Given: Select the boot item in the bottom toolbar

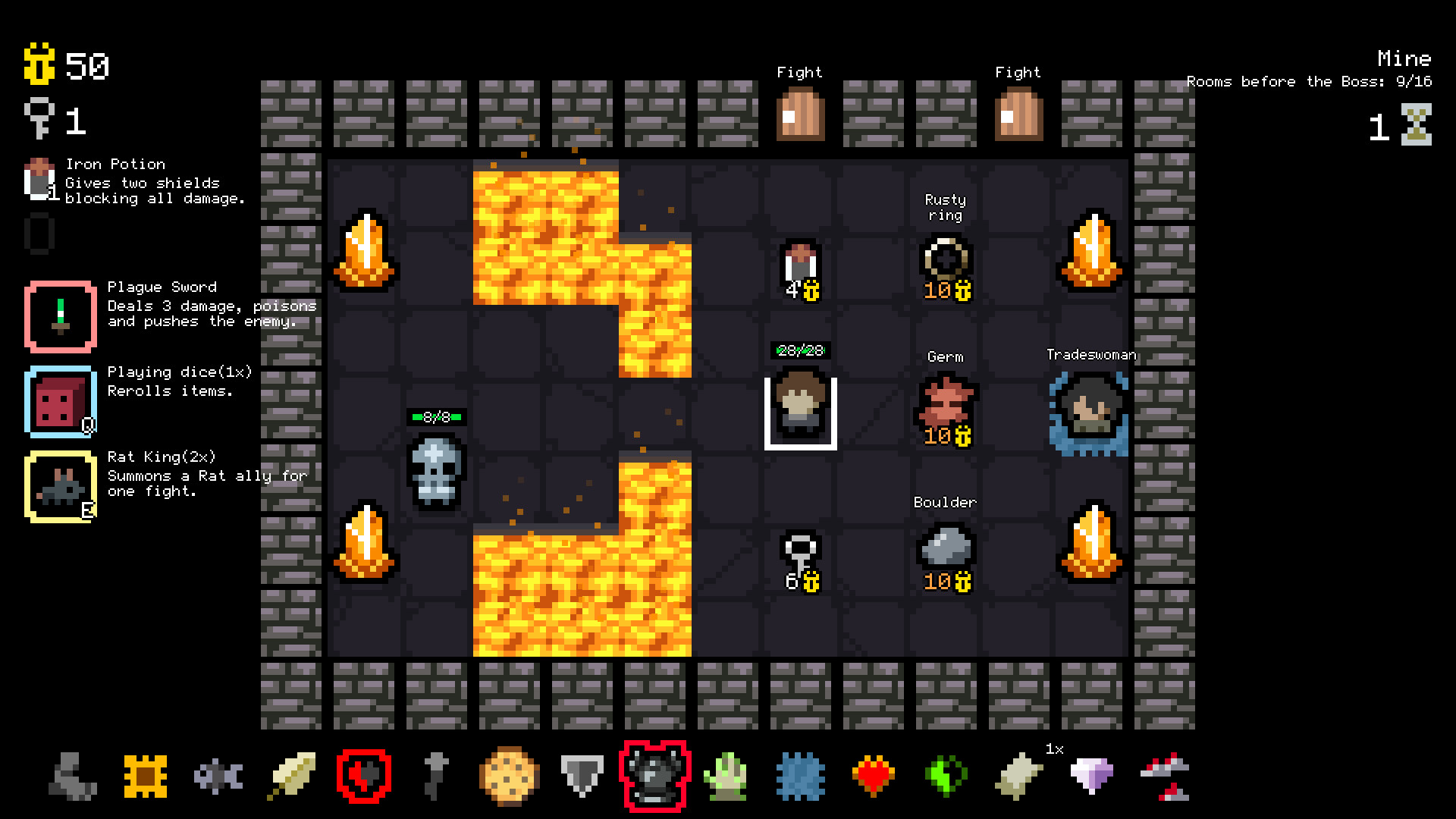Looking at the screenshot, I should point(73,775).
